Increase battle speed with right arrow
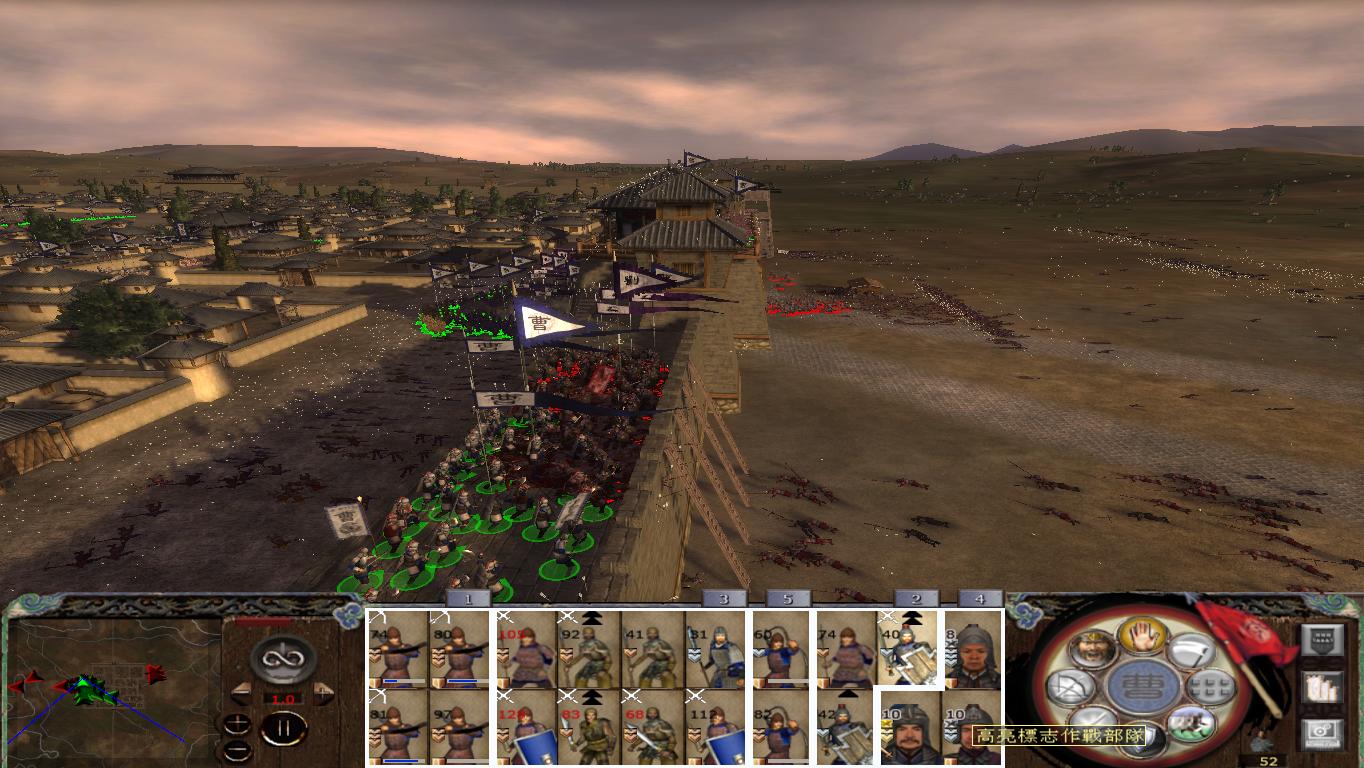1364x768 pixels. [x=323, y=692]
